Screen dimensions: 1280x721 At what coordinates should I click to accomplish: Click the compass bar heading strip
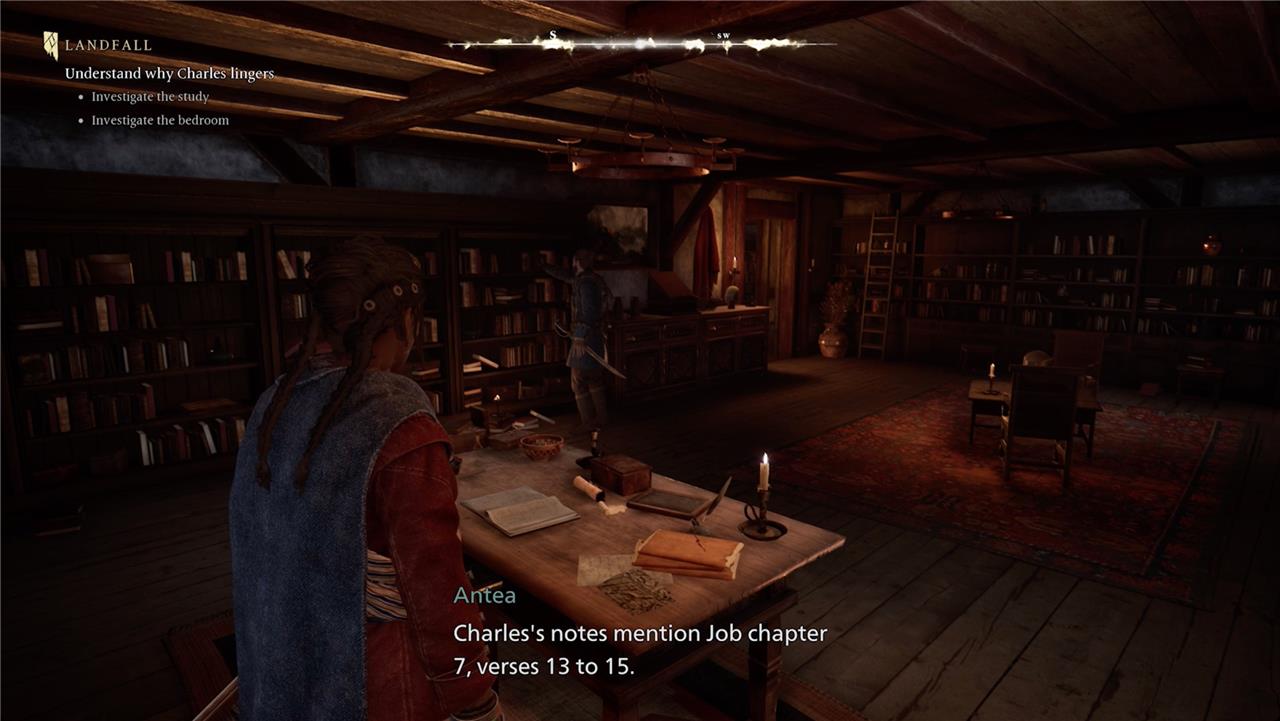(x=640, y=43)
